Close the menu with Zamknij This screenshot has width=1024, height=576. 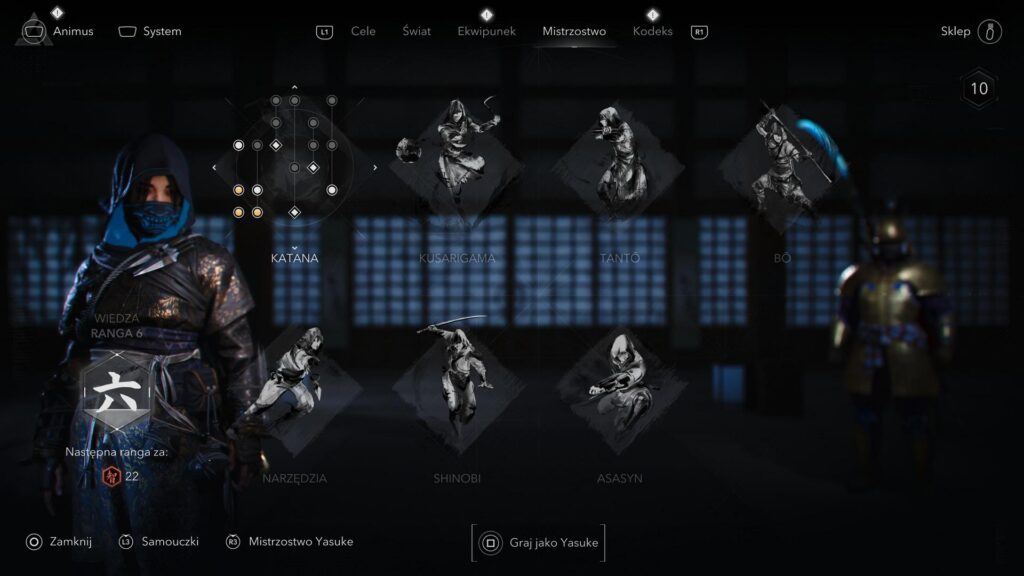click(72, 541)
